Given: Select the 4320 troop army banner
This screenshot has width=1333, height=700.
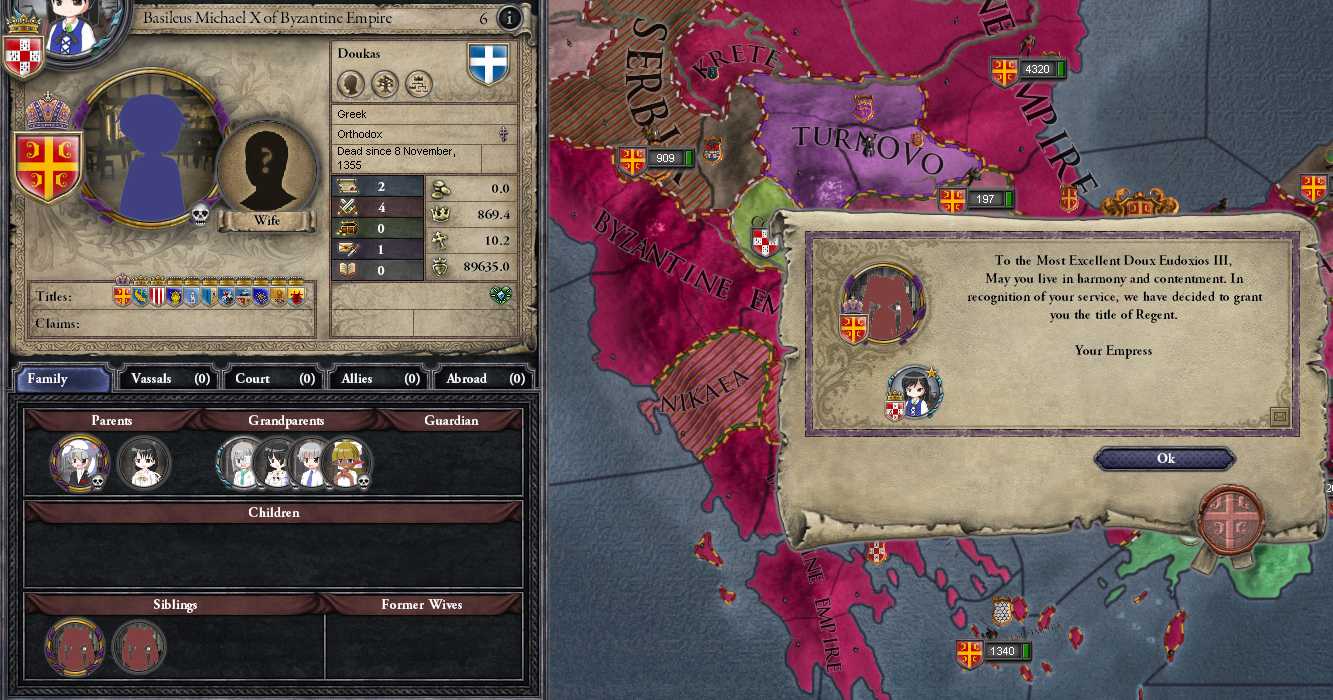Looking at the screenshot, I should tap(1027, 70).
